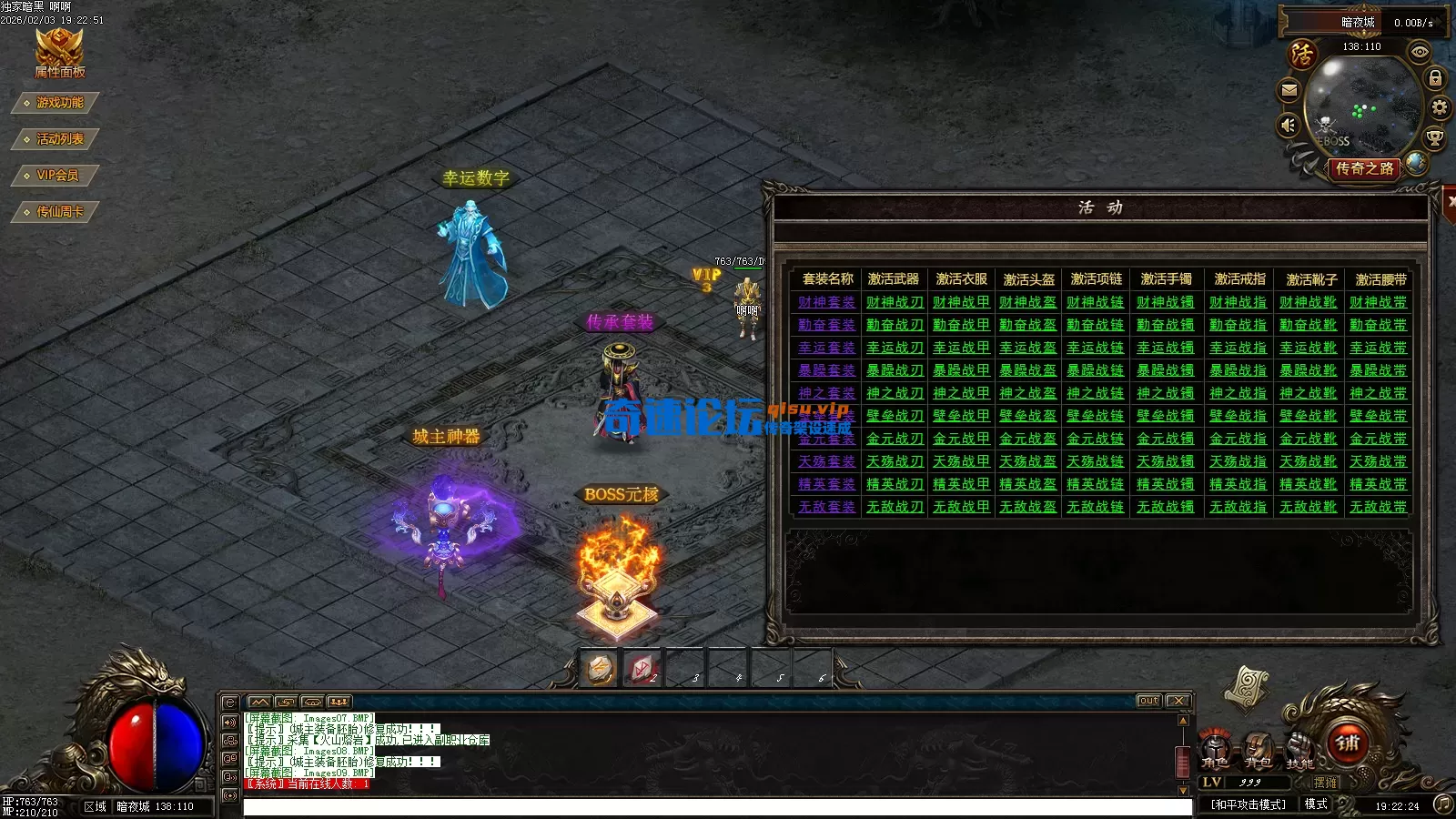Toggle the sound speaker icon by the minimap

pos(1289,125)
